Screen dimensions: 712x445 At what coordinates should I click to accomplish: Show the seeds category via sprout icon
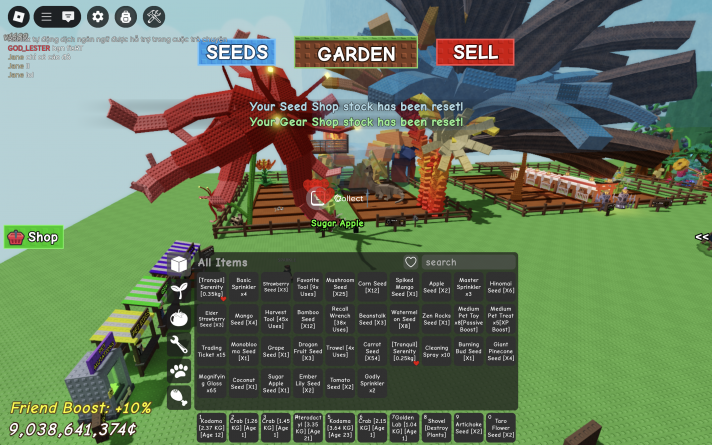pyautogui.click(x=179, y=291)
